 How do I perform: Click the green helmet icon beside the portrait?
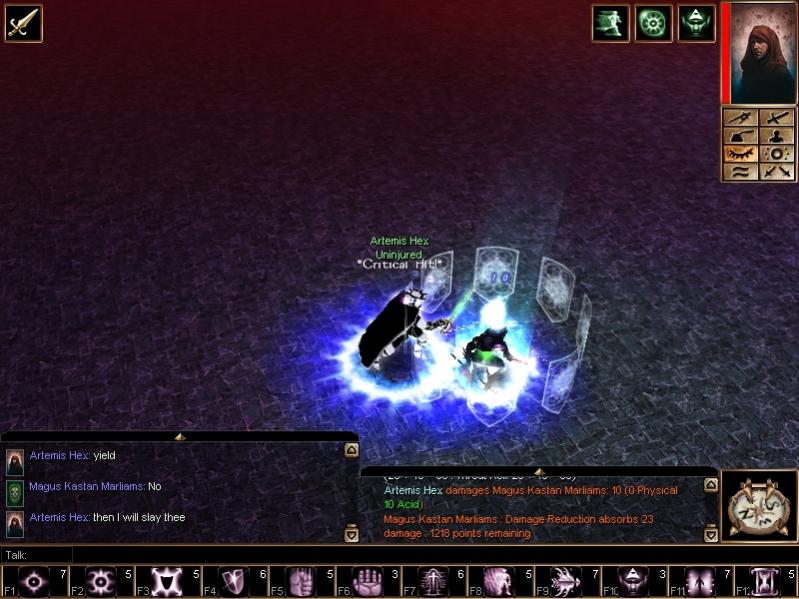696,23
